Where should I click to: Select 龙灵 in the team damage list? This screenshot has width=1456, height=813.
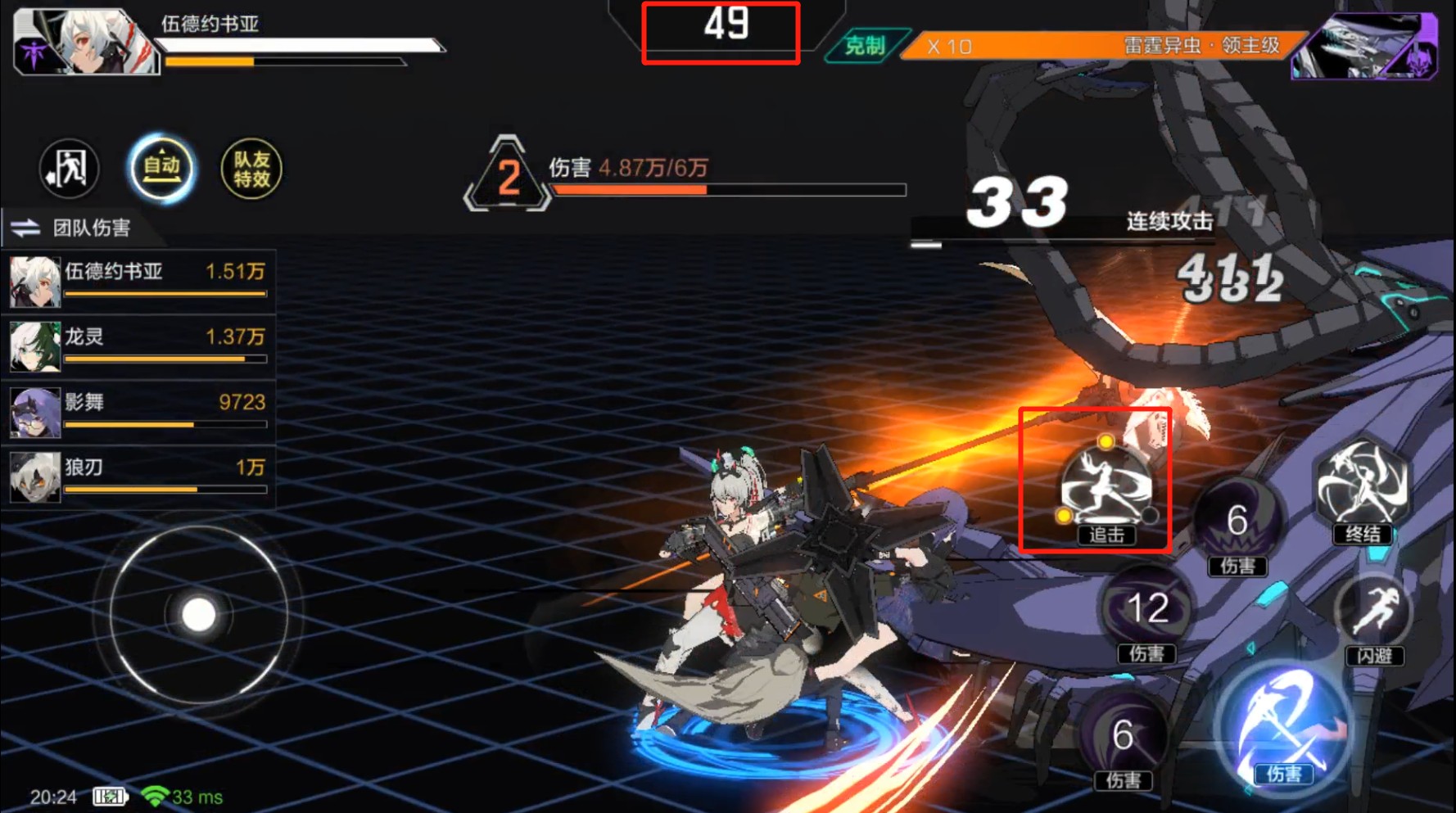138,346
